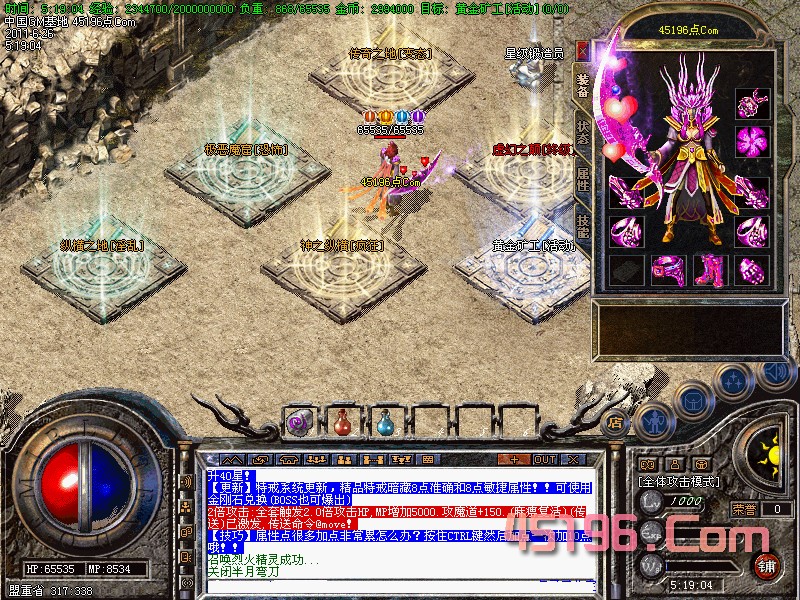The height and width of the screenshot is (600, 800).
Task: Open the 店 shop button
Action: pos(615,421)
